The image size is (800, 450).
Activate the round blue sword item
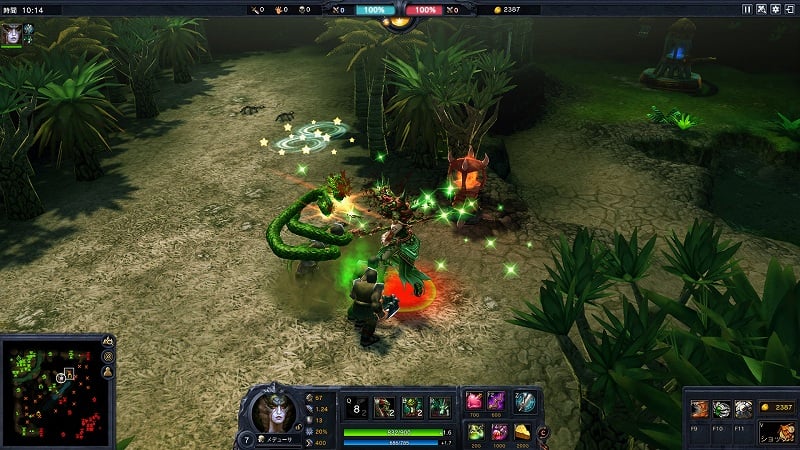coord(525,402)
